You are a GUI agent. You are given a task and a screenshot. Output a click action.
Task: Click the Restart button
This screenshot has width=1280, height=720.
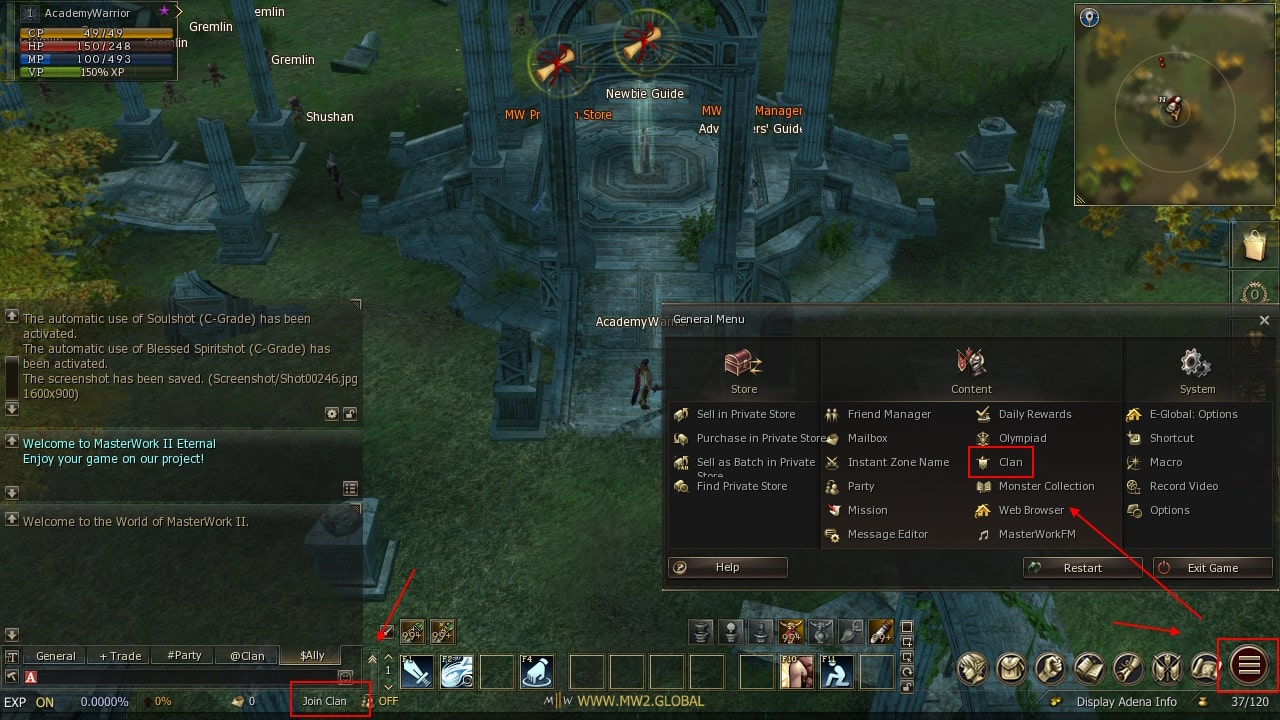(x=1082, y=568)
